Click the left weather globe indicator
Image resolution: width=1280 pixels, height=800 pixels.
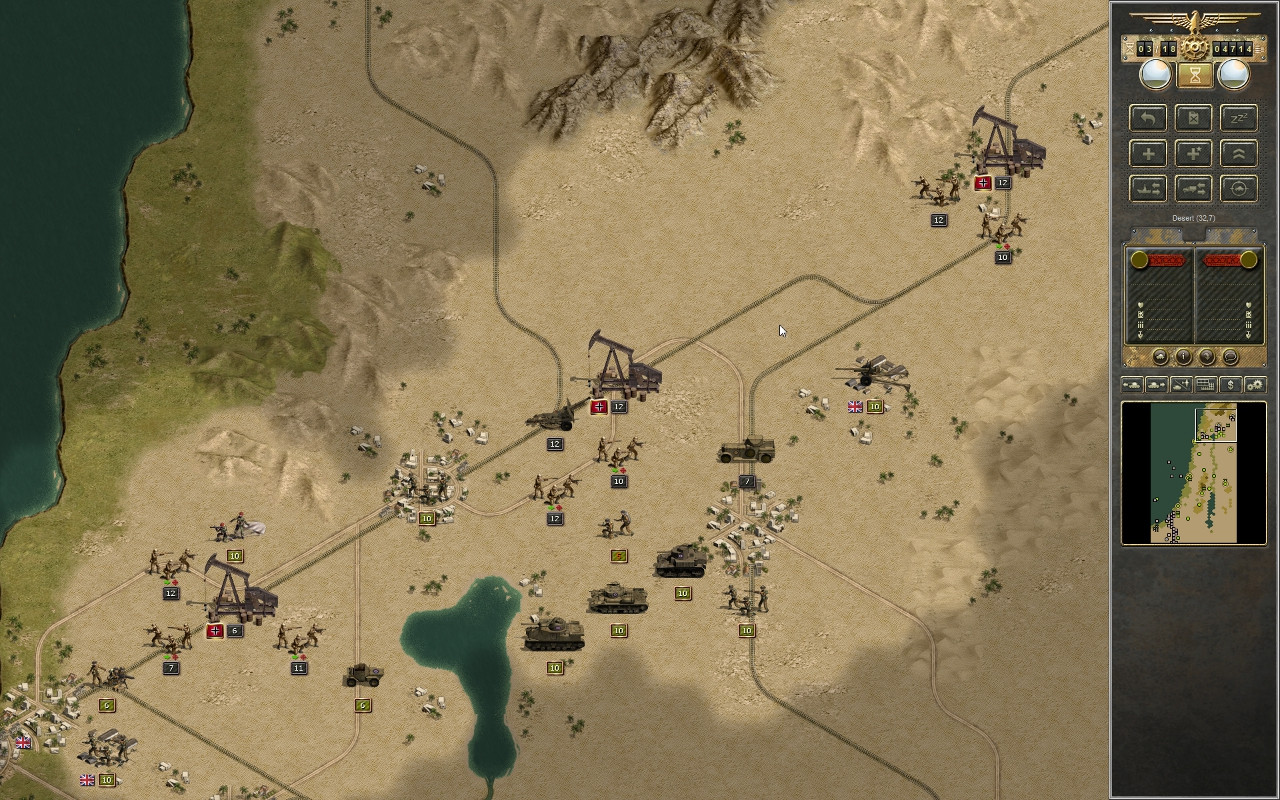tap(1155, 73)
